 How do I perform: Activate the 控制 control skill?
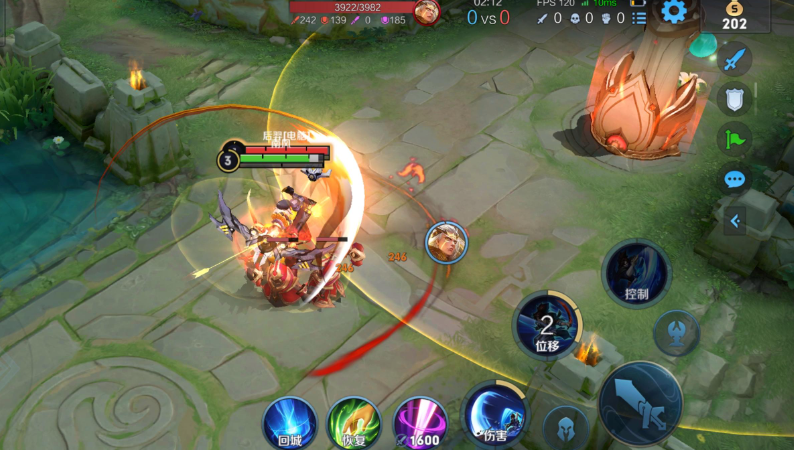pos(636,273)
